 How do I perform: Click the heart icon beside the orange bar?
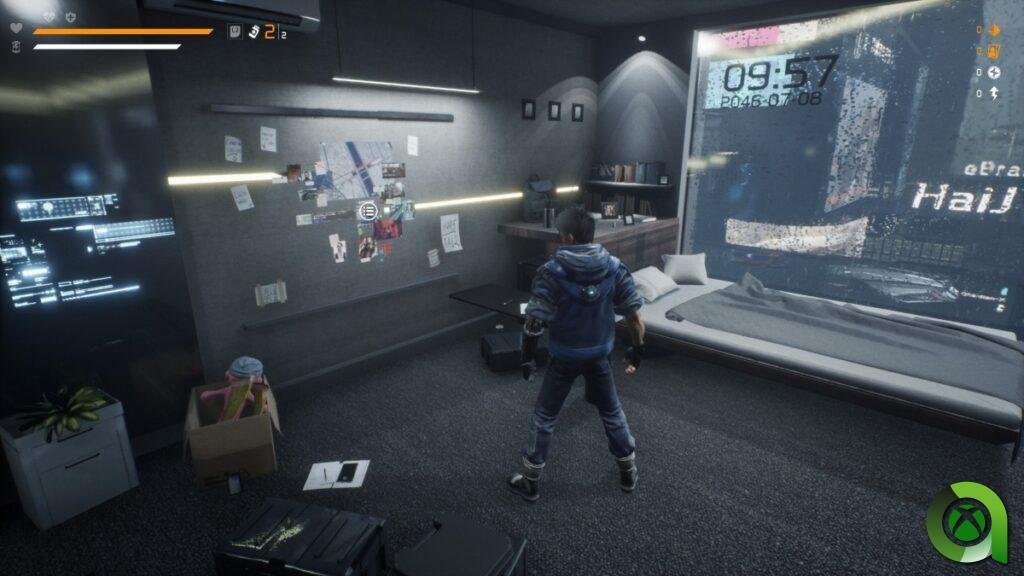pos(16,28)
